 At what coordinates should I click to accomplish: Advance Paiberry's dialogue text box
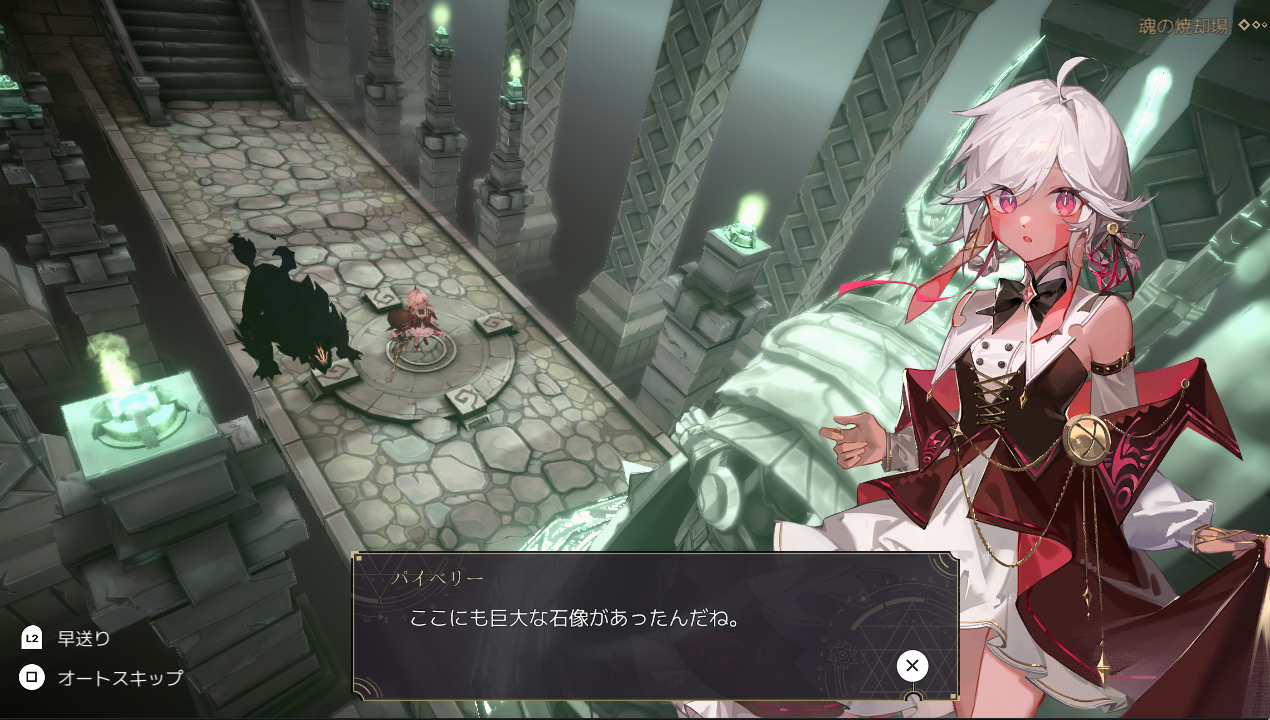pos(911,666)
